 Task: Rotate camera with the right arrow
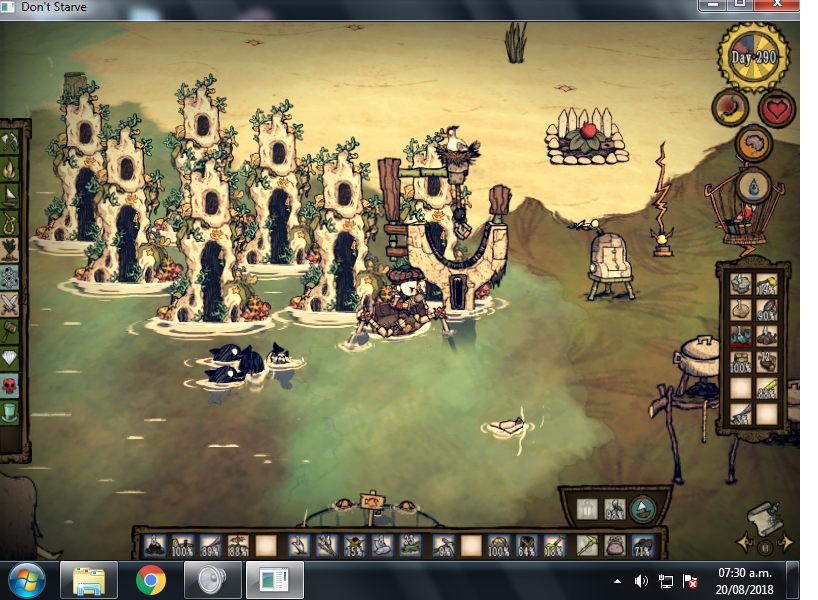(787, 544)
